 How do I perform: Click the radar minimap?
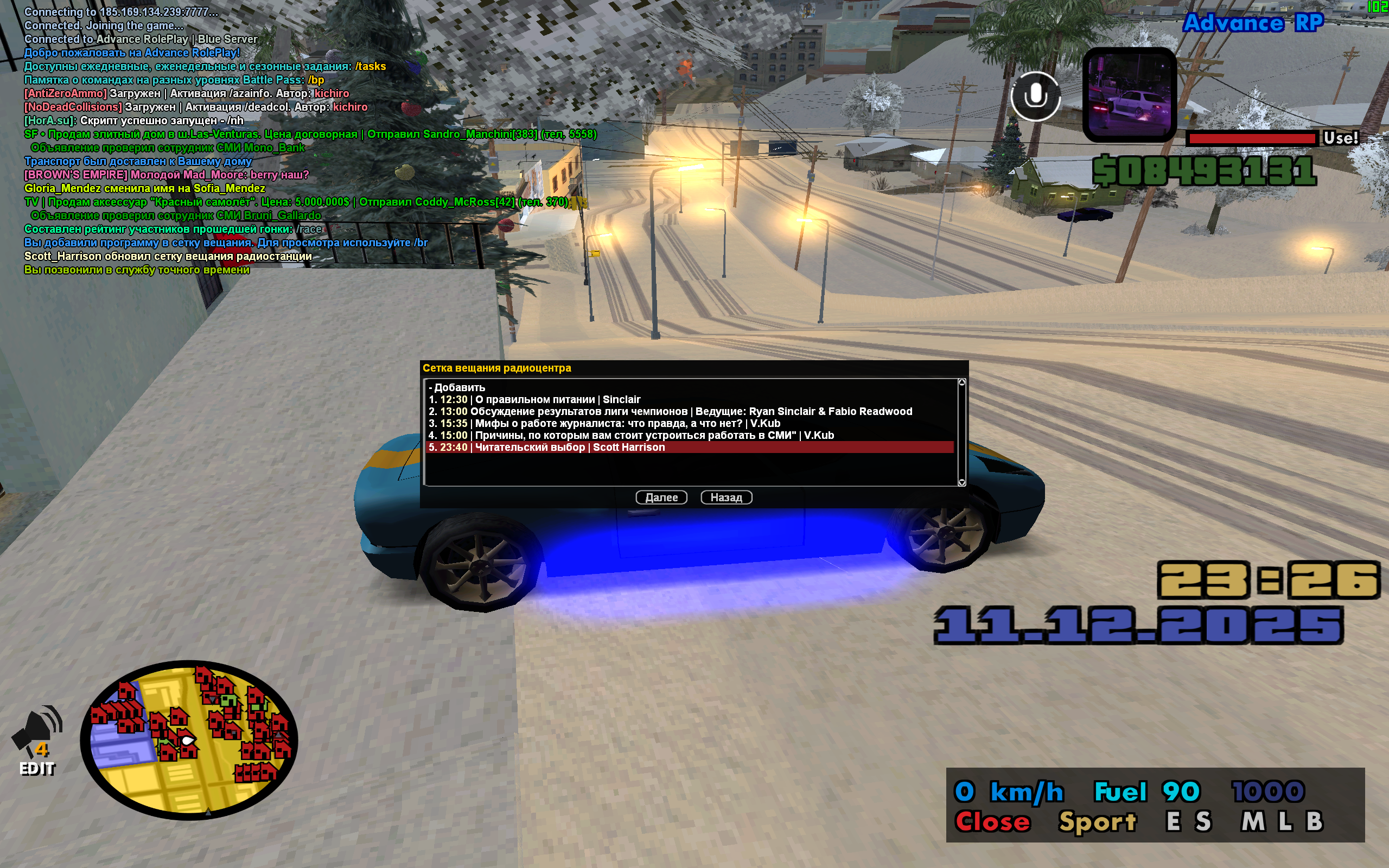tap(189, 739)
